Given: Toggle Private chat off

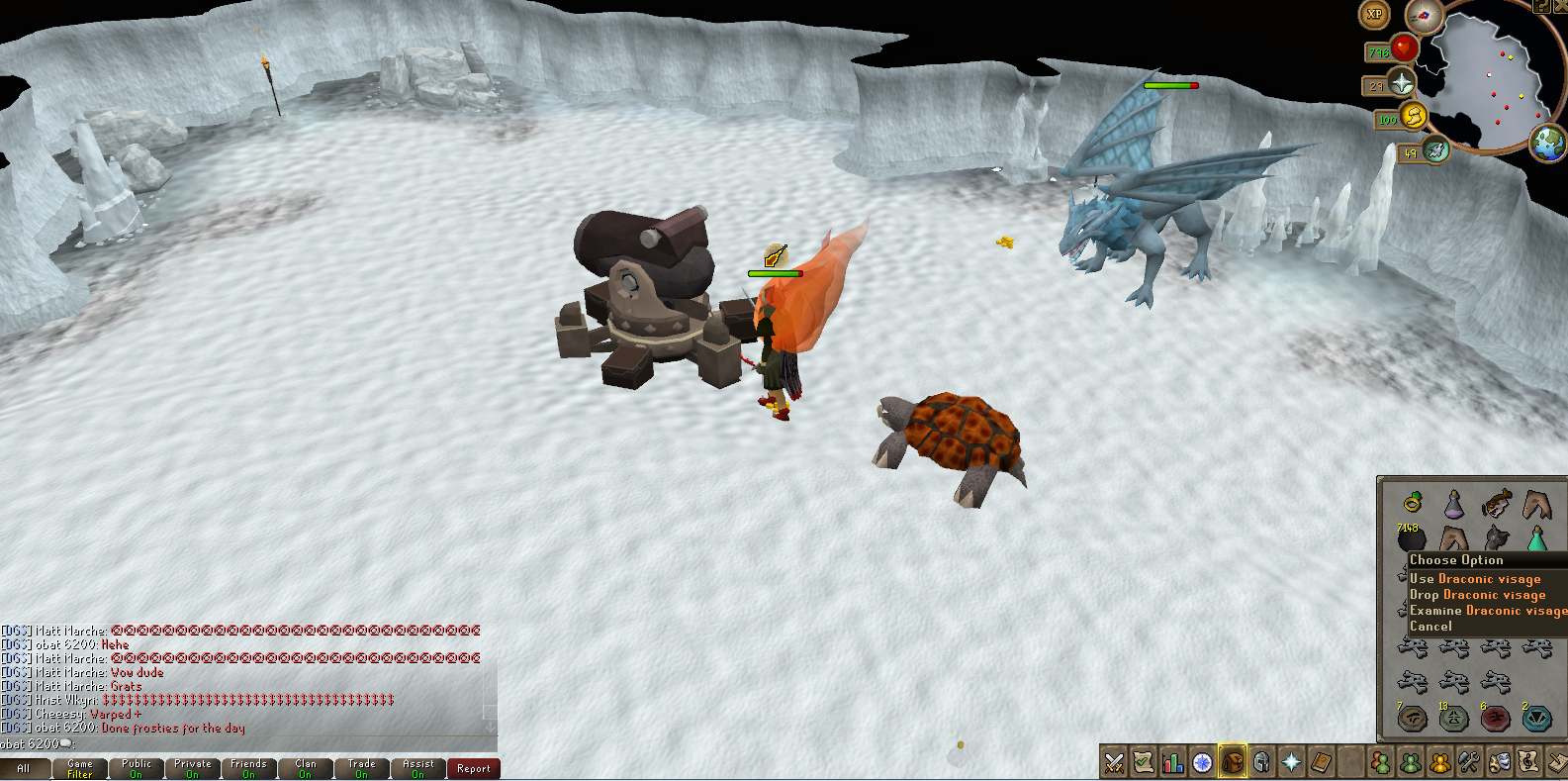Looking at the screenshot, I should [x=192, y=768].
